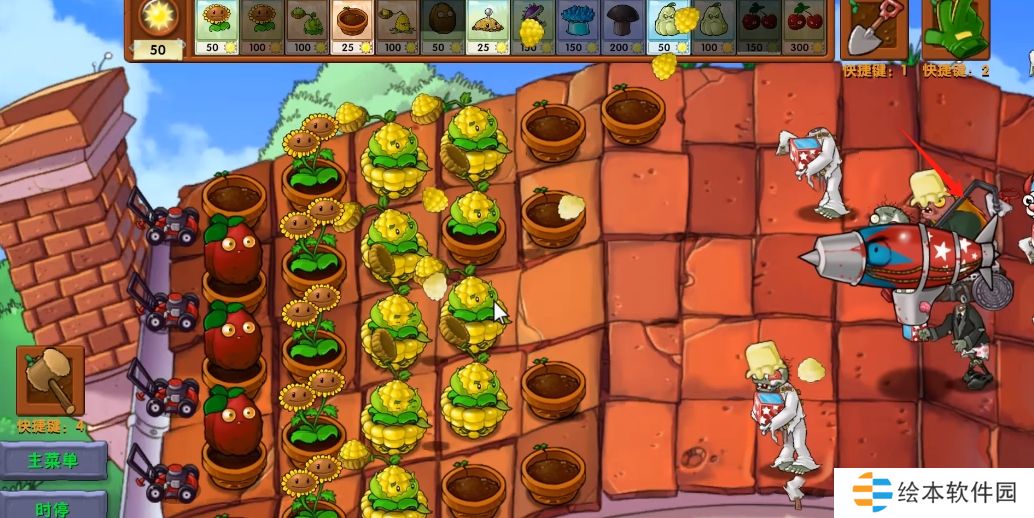Select the 150-sun Cherry Bomb packet
The width and height of the screenshot is (1034, 518).
[757, 27]
